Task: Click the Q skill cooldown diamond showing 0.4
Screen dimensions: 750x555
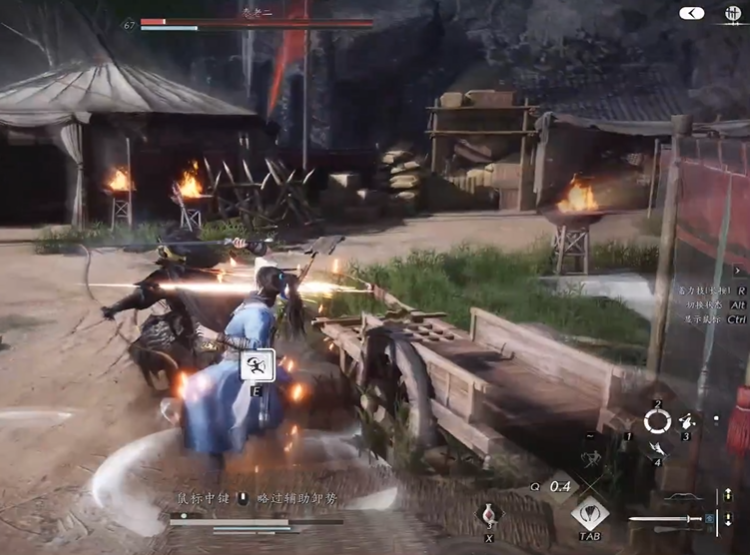Action: [x=561, y=487]
